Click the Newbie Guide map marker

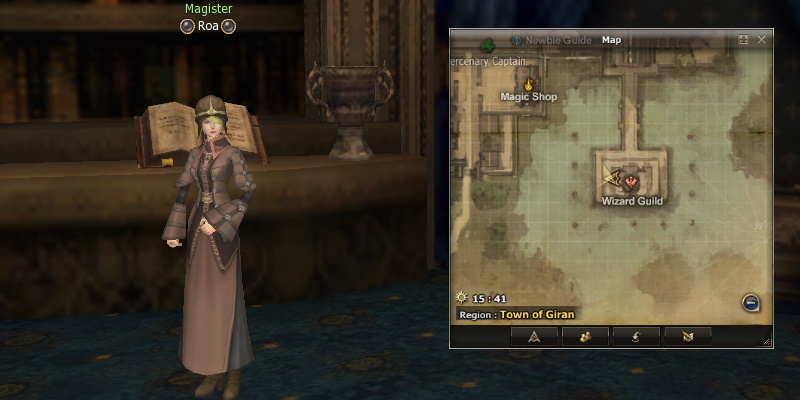[x=517, y=41]
